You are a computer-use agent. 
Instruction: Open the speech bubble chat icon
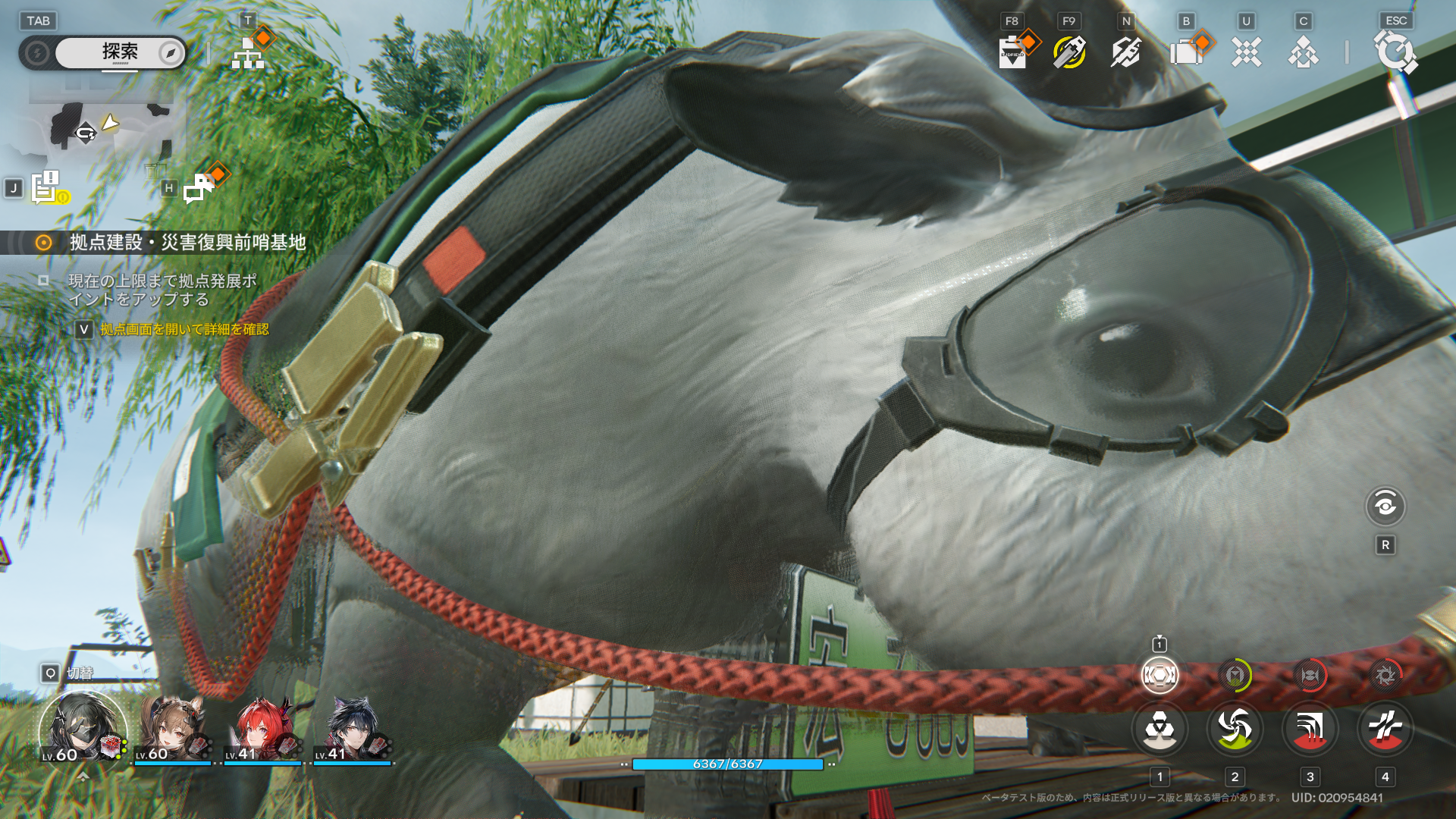click(199, 187)
